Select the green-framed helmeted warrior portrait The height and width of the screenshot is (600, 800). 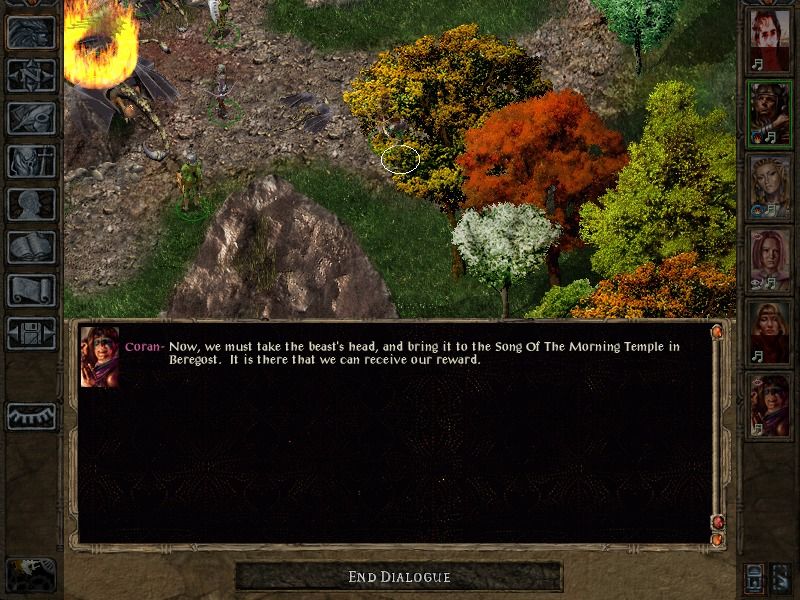(x=769, y=113)
